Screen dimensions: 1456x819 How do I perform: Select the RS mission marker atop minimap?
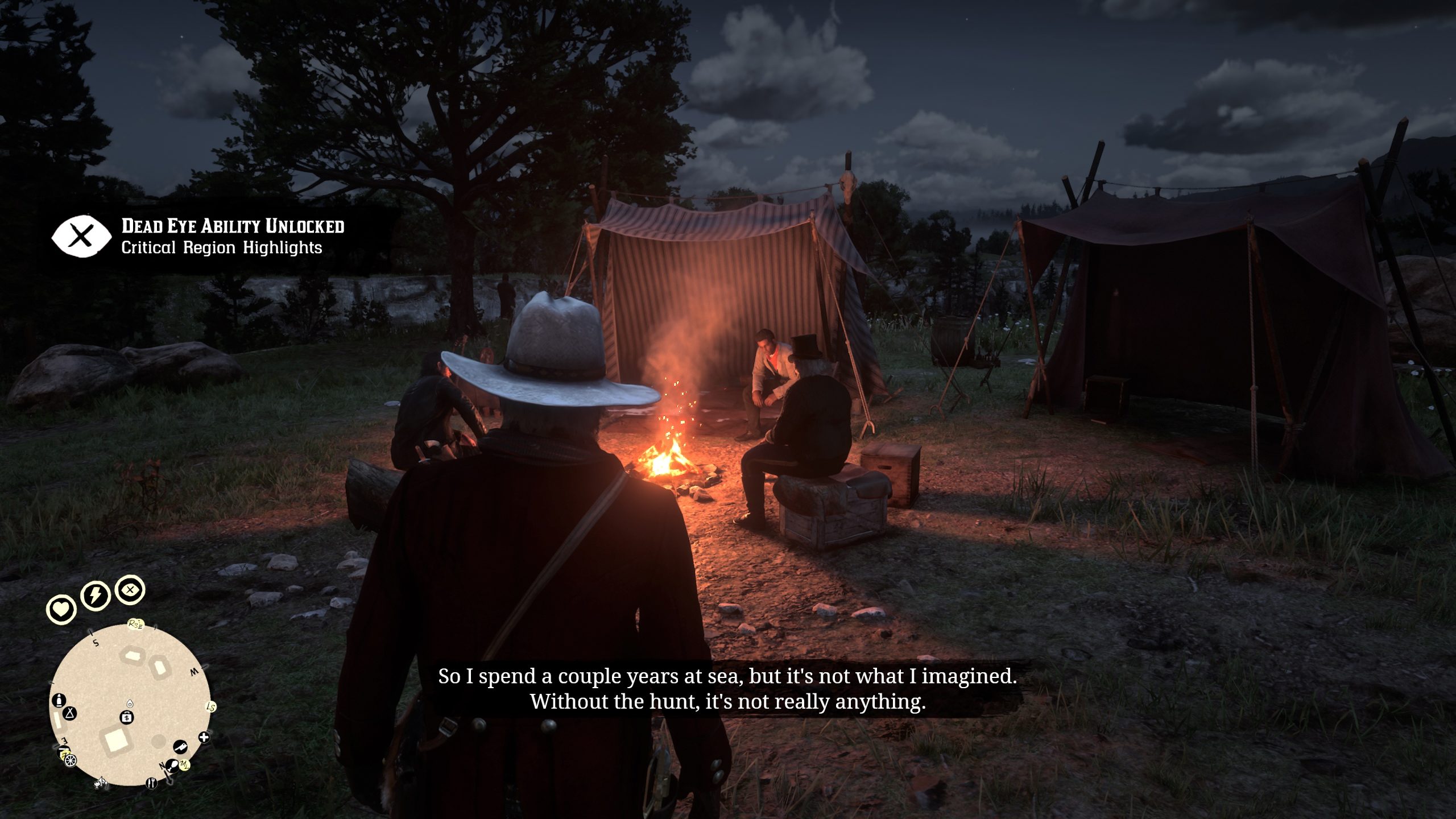coord(135,624)
